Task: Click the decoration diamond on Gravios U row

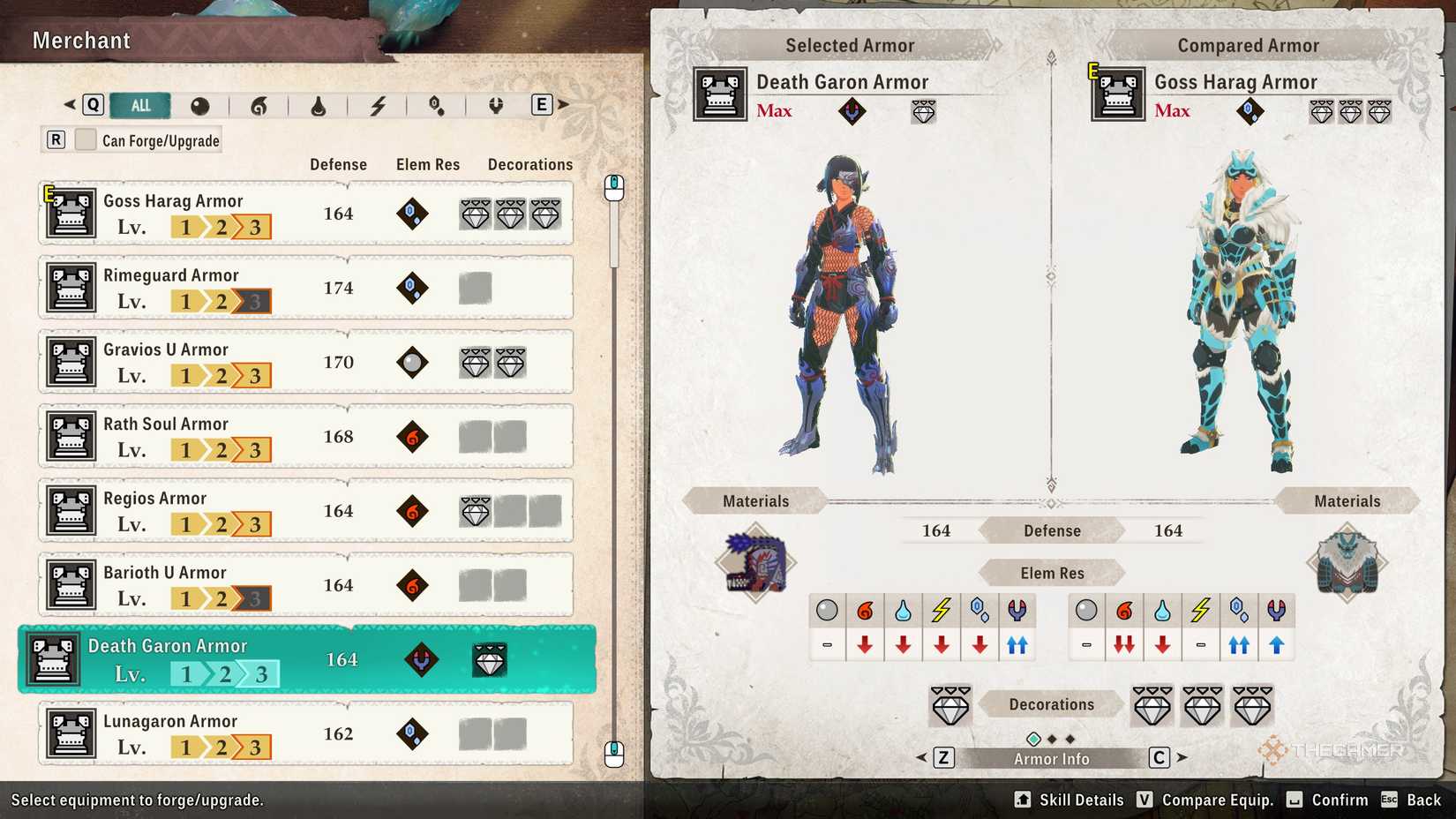Action: [x=476, y=362]
